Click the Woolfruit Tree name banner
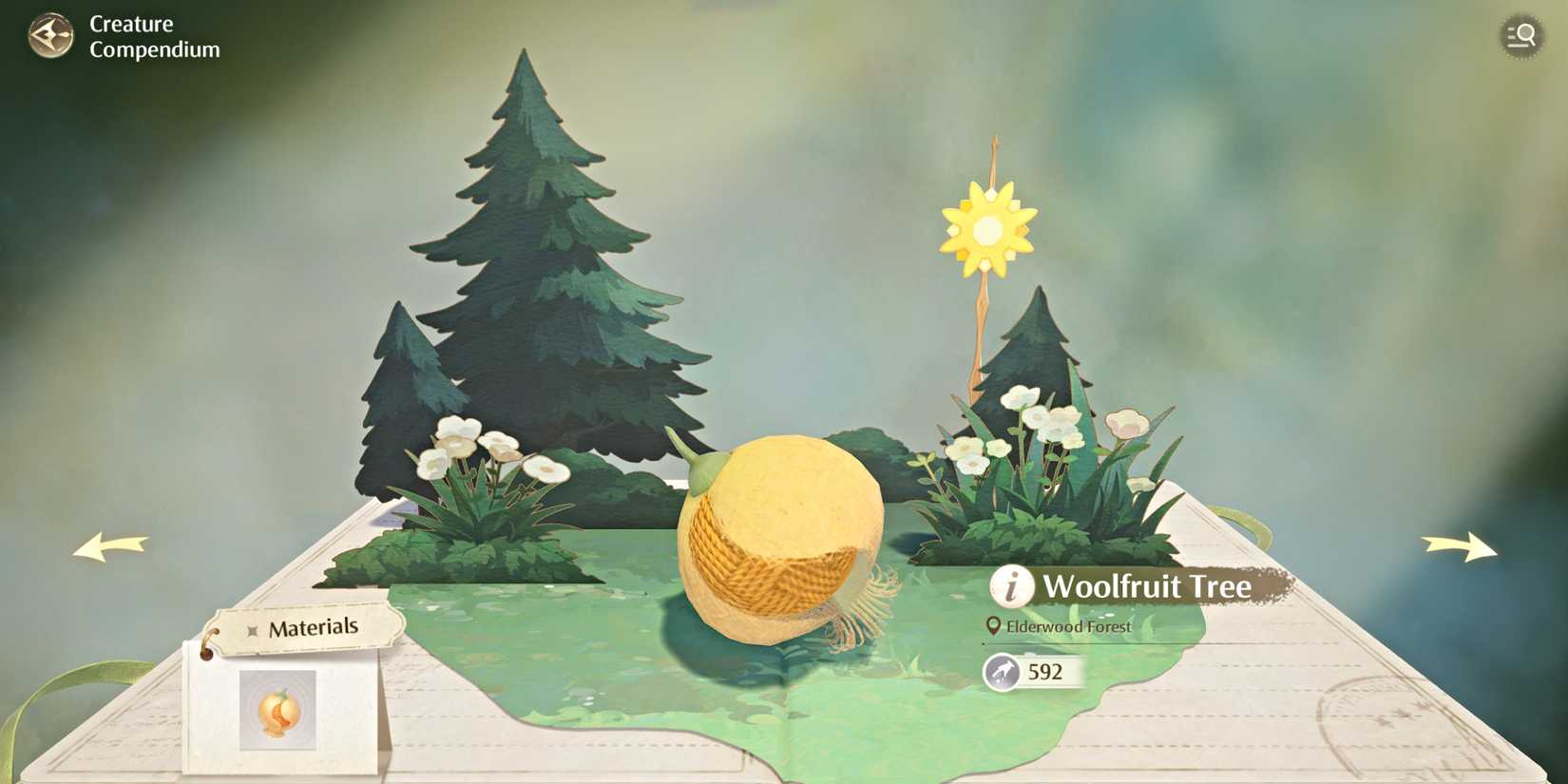 (x=1148, y=587)
